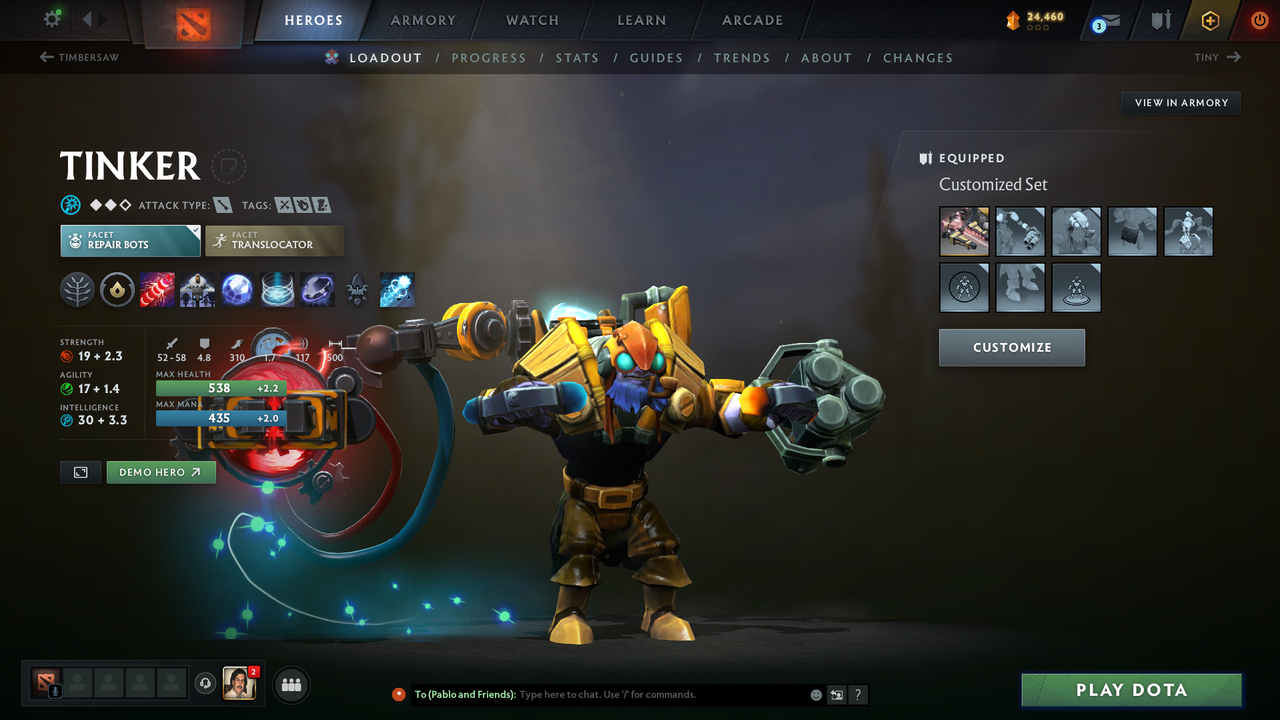The height and width of the screenshot is (720, 1280).
Task: Toggle the chat emoticon panel
Action: click(x=815, y=694)
